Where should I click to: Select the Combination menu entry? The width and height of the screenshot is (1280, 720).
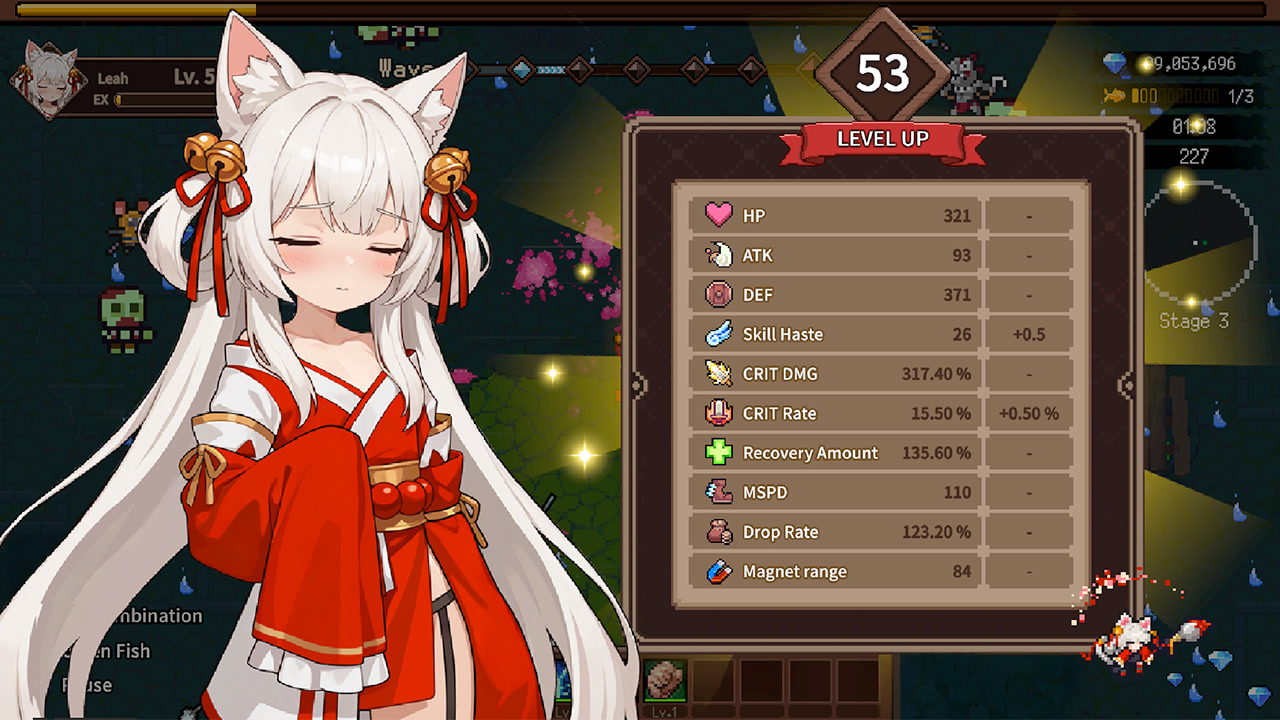tap(150, 616)
